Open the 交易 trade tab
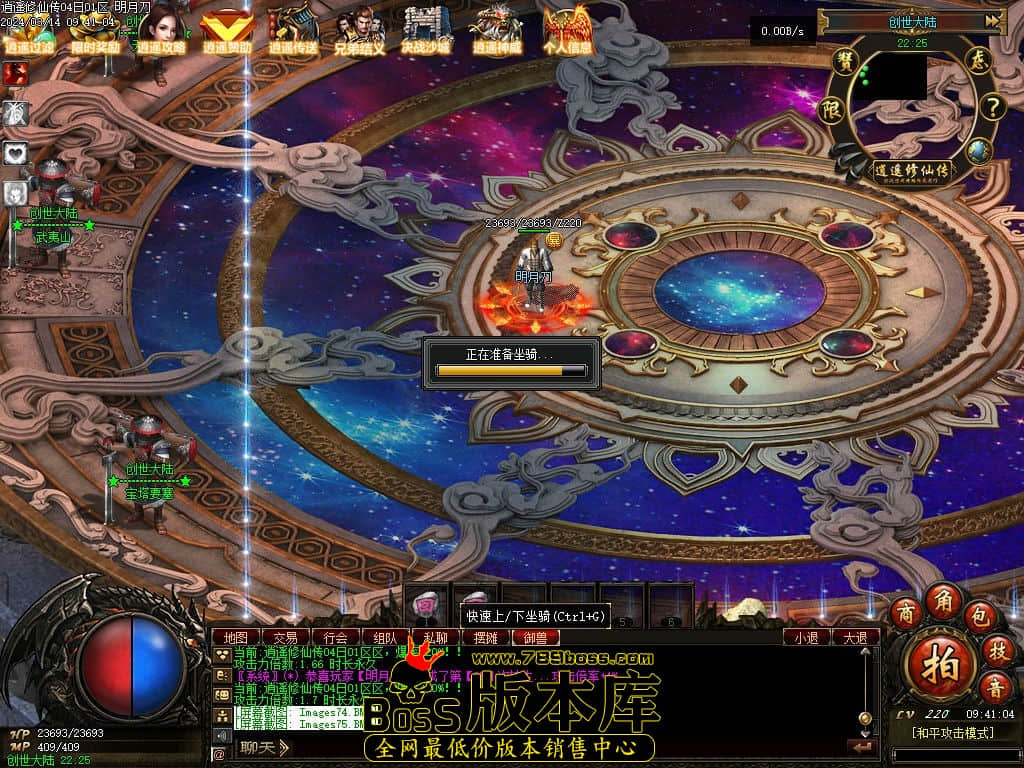Image resolution: width=1024 pixels, height=768 pixels. point(285,637)
